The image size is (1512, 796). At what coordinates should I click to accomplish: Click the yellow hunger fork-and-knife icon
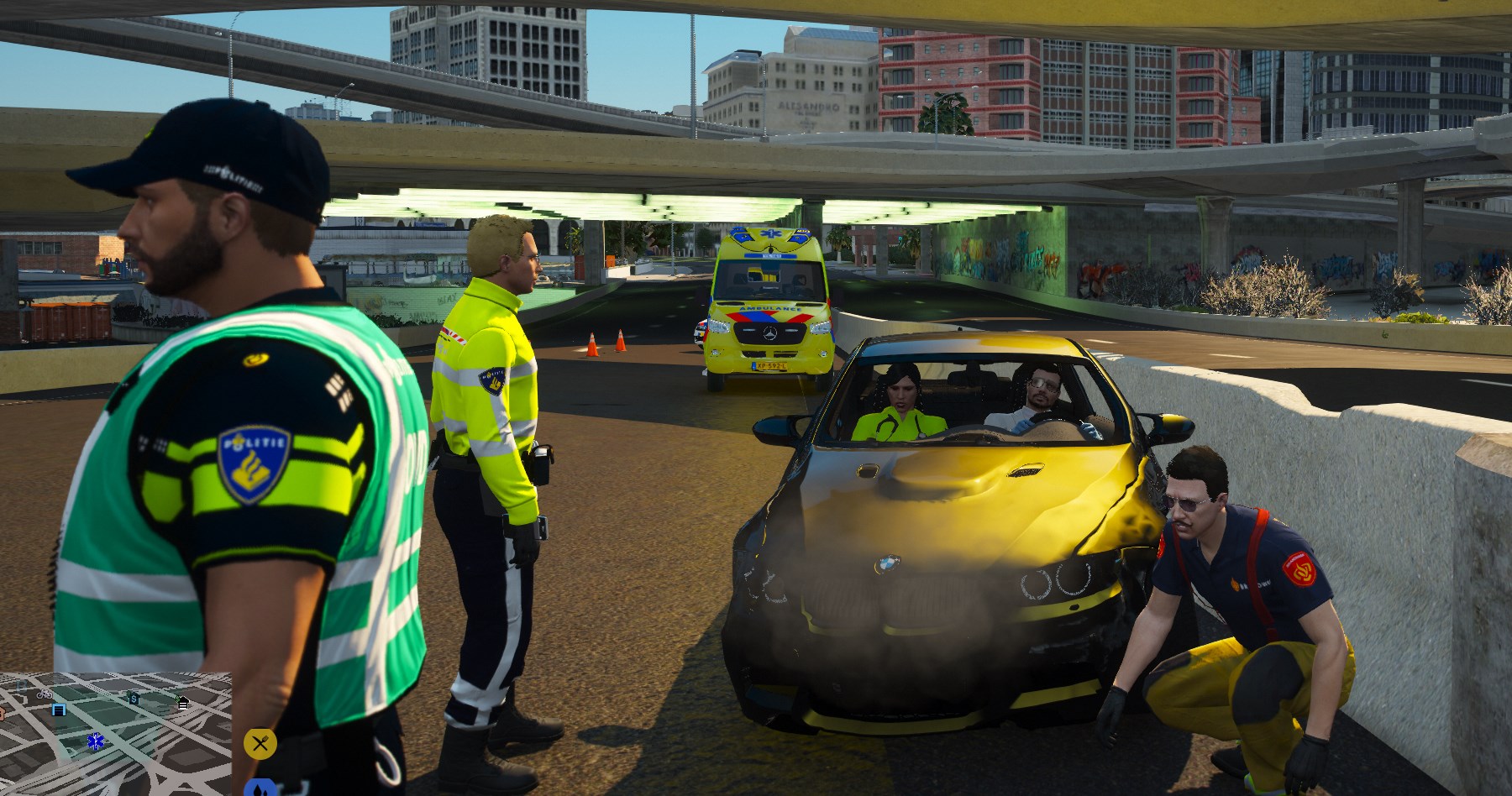point(260,743)
